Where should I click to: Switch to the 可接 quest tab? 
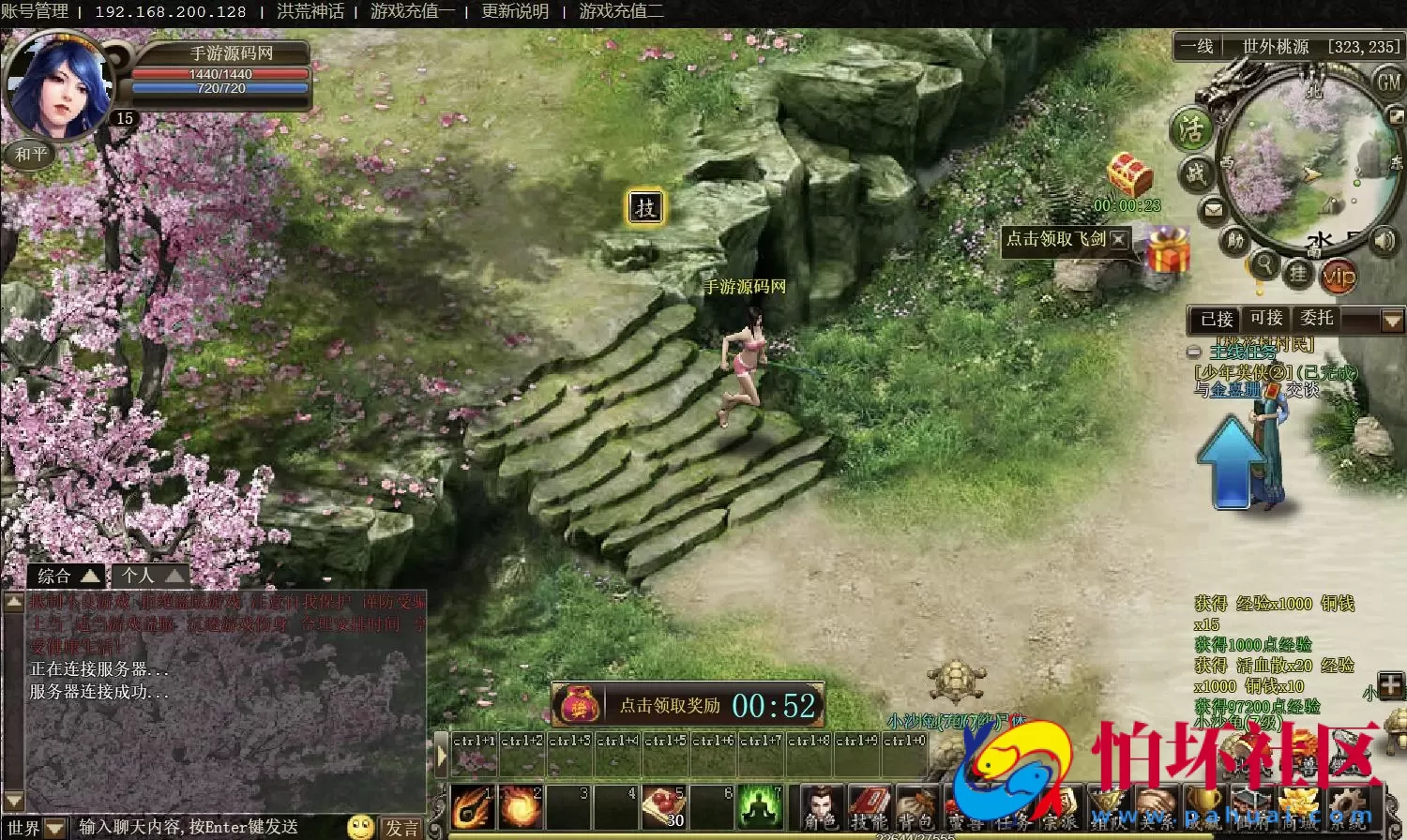[x=1266, y=319]
